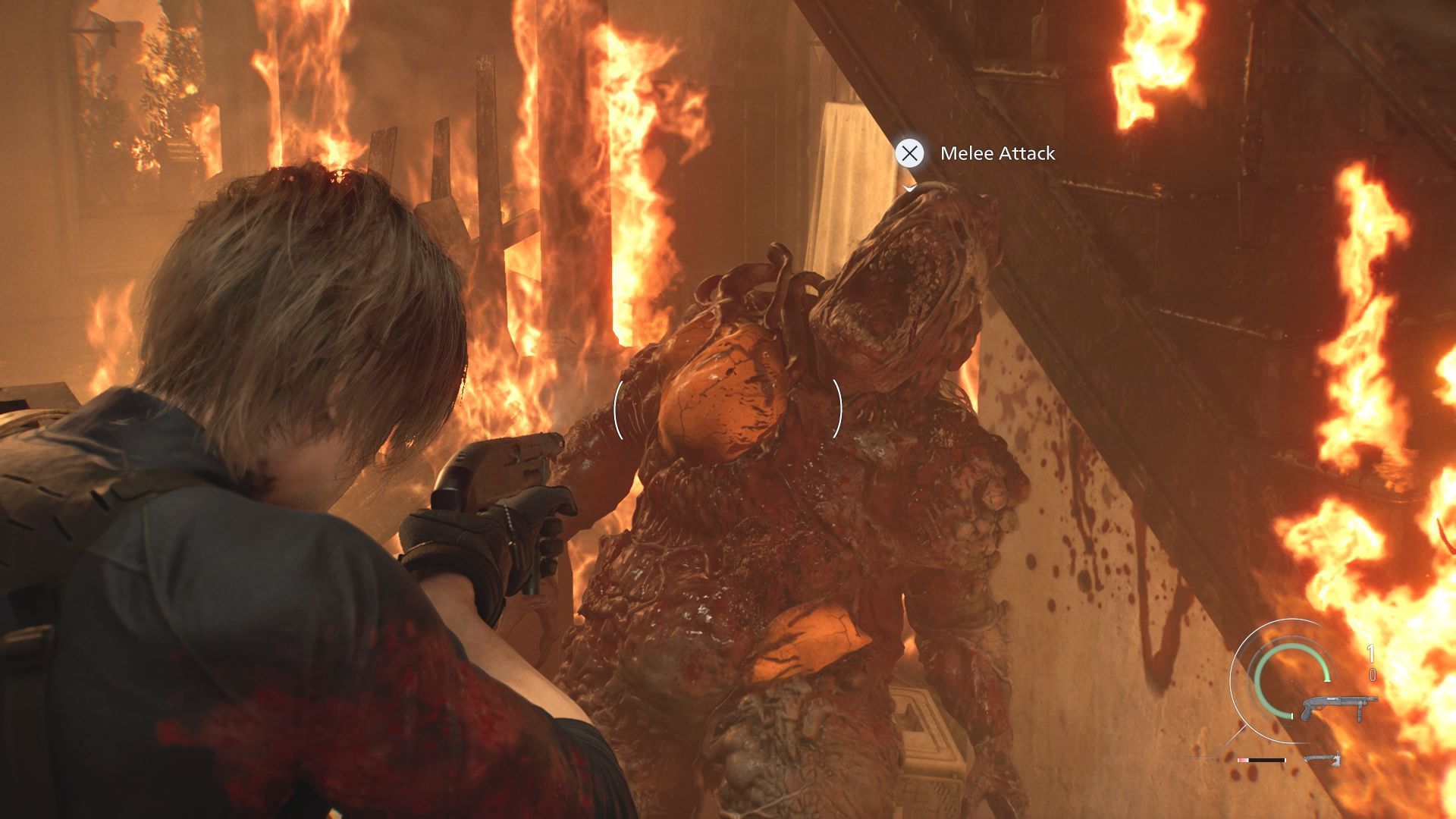The image size is (1456, 819).
Task: Select the equipped shotgun weapon icon
Action: (1338, 706)
